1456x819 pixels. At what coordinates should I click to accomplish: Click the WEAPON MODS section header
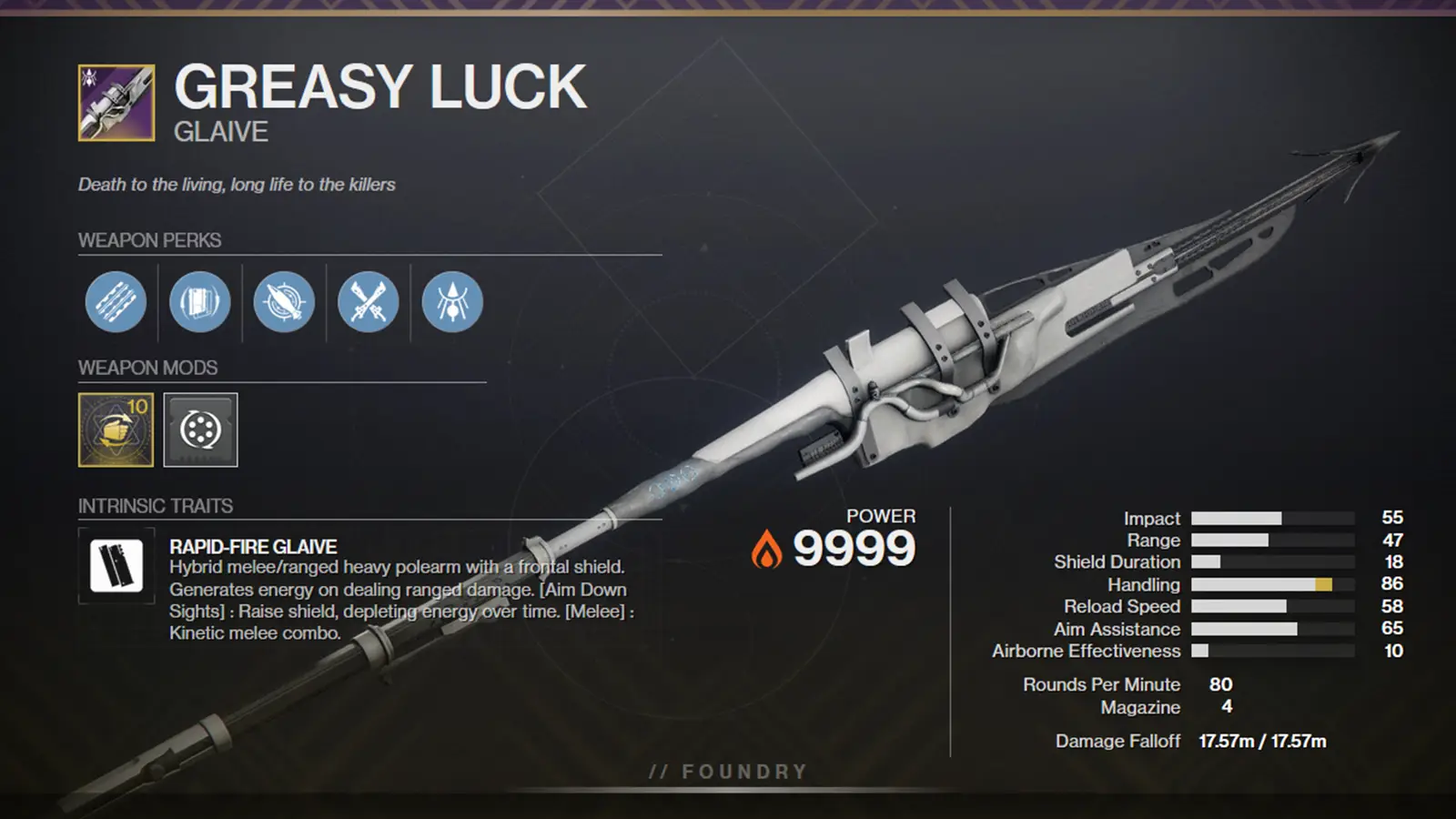click(x=146, y=368)
